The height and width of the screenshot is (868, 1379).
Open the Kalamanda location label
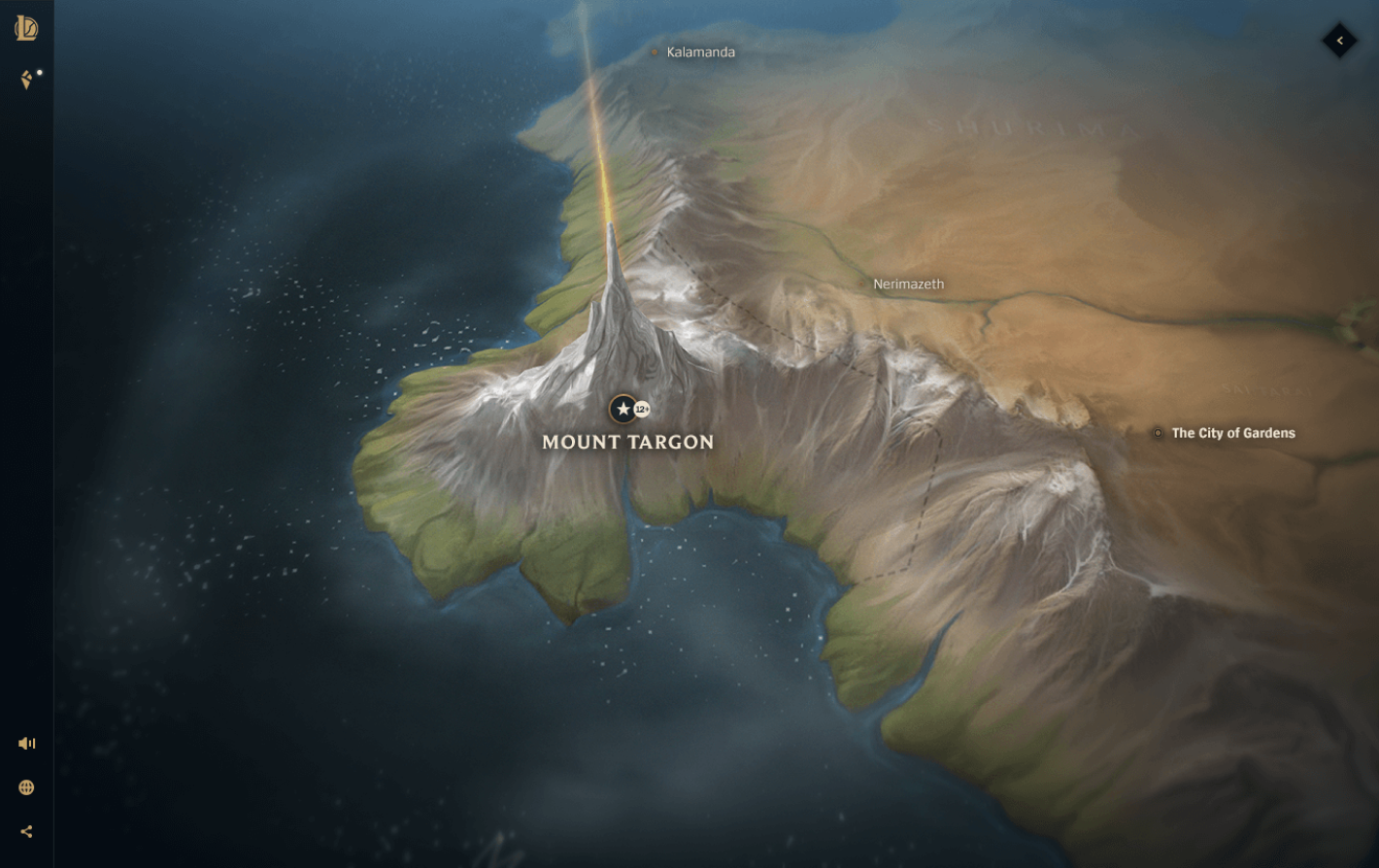(701, 52)
